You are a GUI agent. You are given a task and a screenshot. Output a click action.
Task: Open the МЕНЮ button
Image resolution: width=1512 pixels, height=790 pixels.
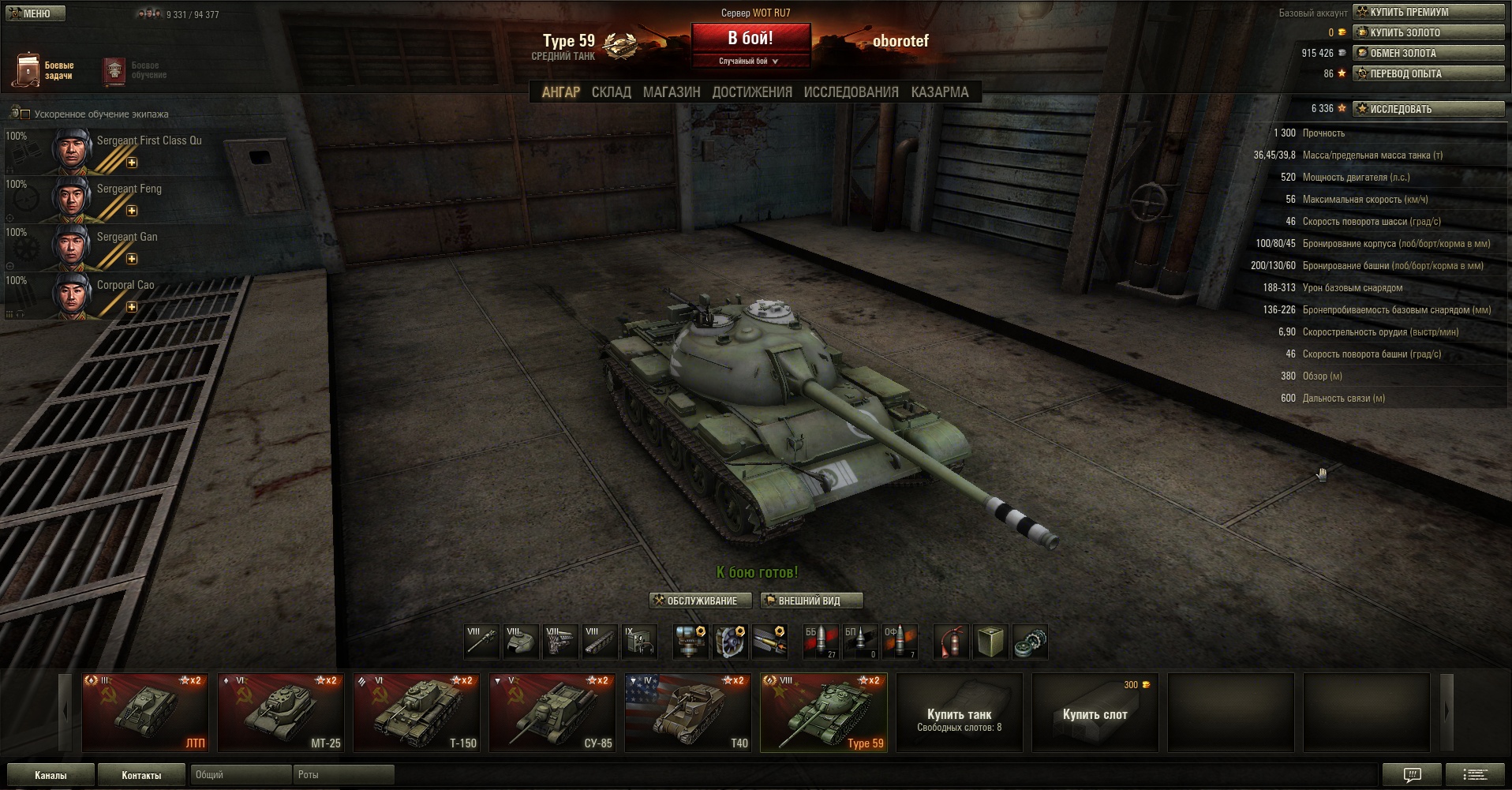coord(35,13)
